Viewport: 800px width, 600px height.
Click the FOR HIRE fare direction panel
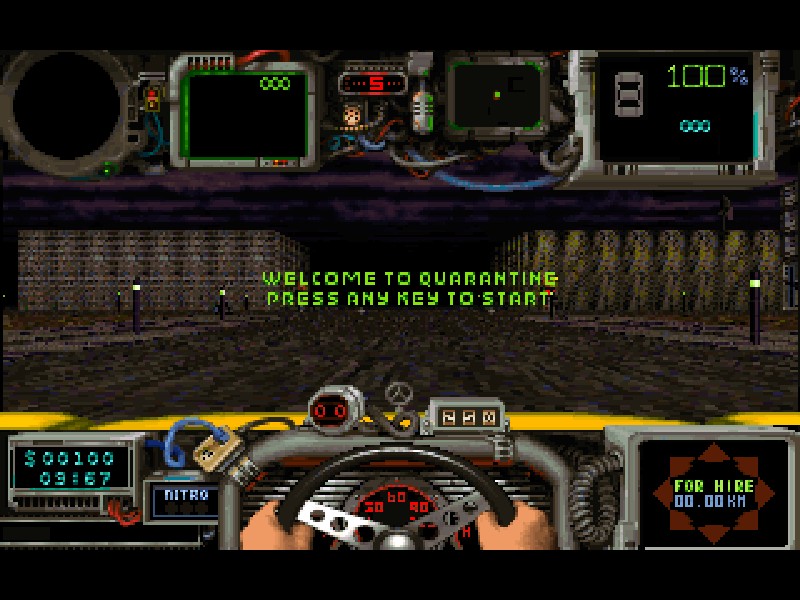713,492
